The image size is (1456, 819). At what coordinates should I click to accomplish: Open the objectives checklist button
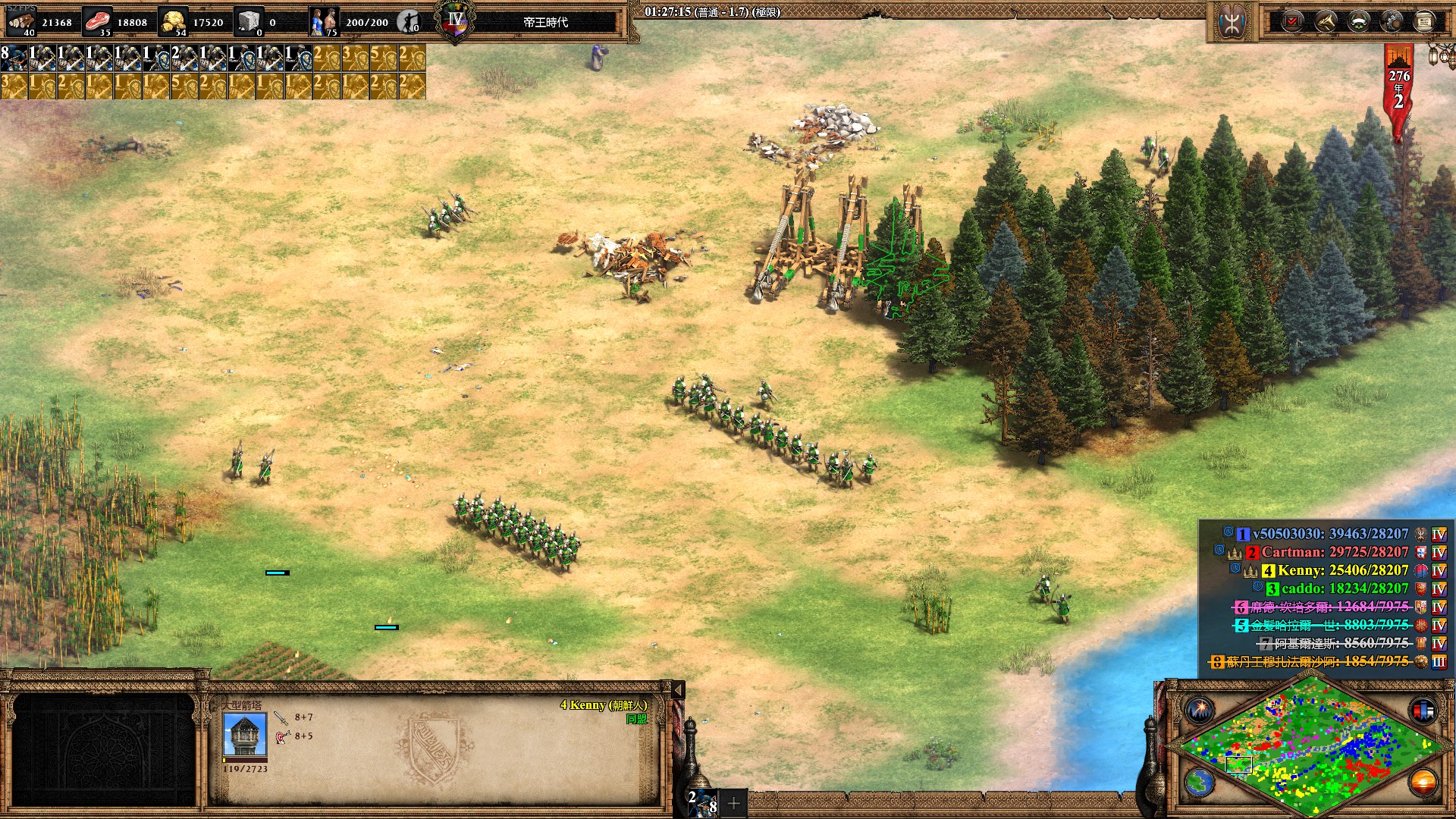coord(1292,21)
